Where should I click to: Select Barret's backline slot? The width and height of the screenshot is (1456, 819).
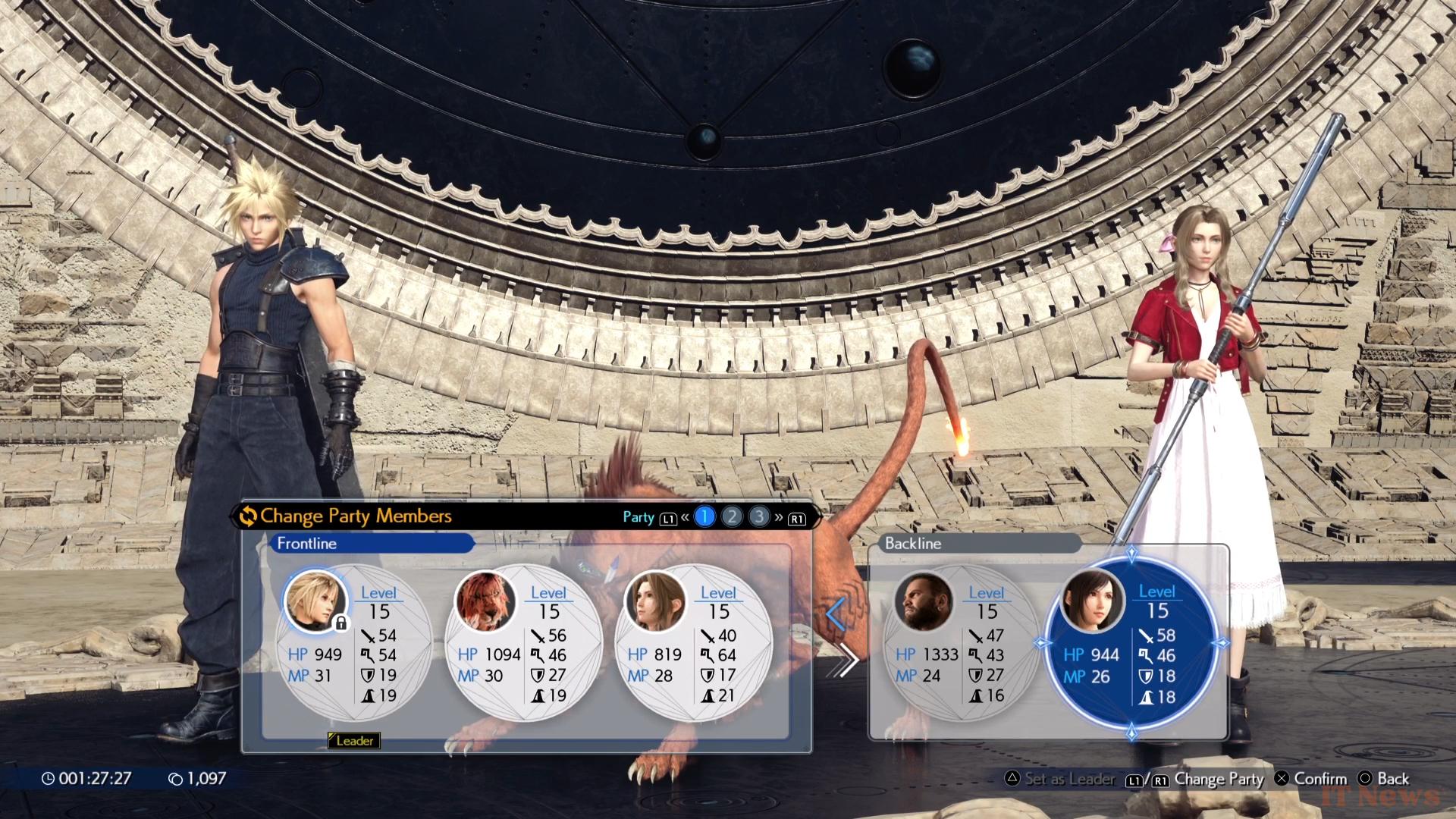pos(961,643)
